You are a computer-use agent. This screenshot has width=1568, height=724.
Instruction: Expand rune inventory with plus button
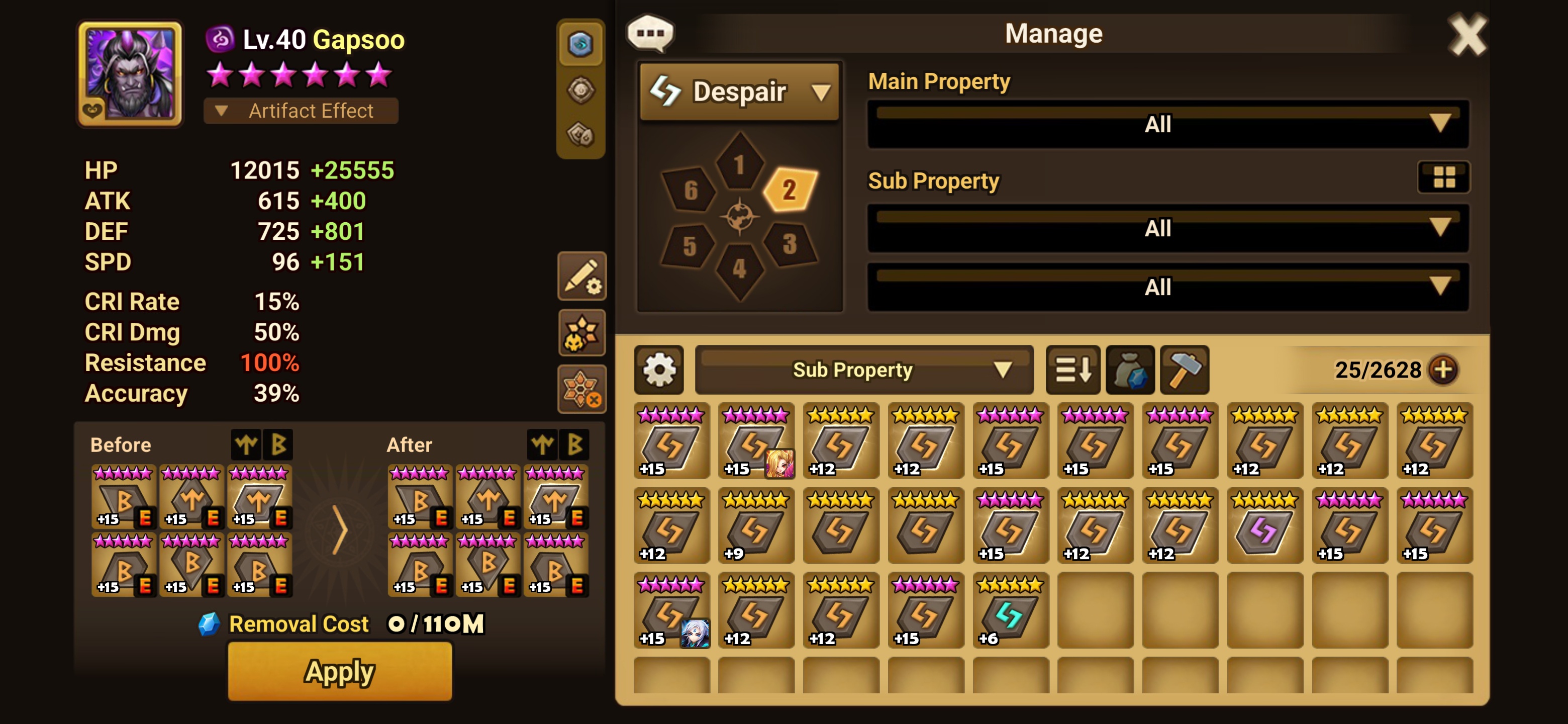point(1443,370)
